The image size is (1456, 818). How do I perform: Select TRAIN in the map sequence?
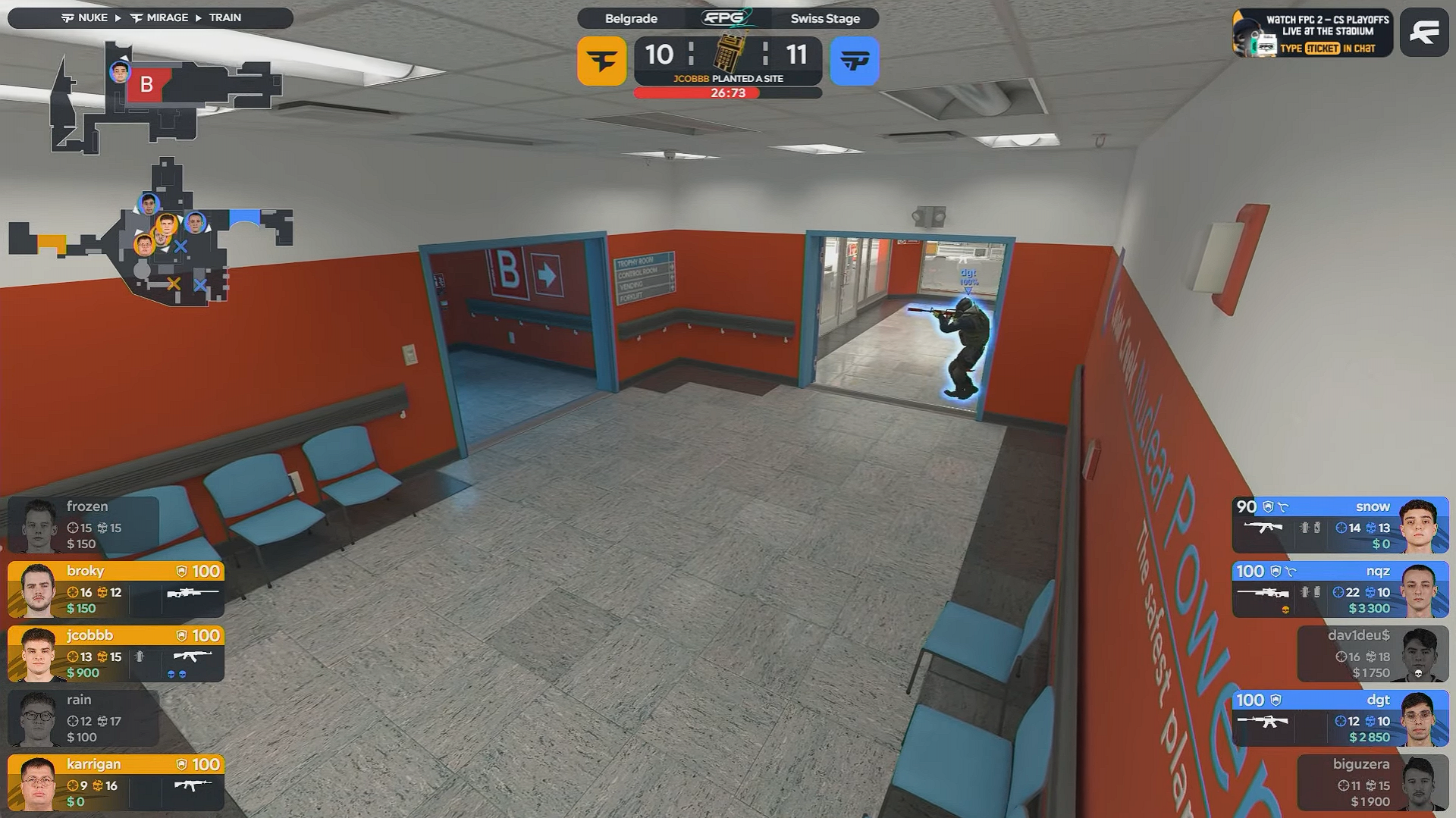click(227, 17)
